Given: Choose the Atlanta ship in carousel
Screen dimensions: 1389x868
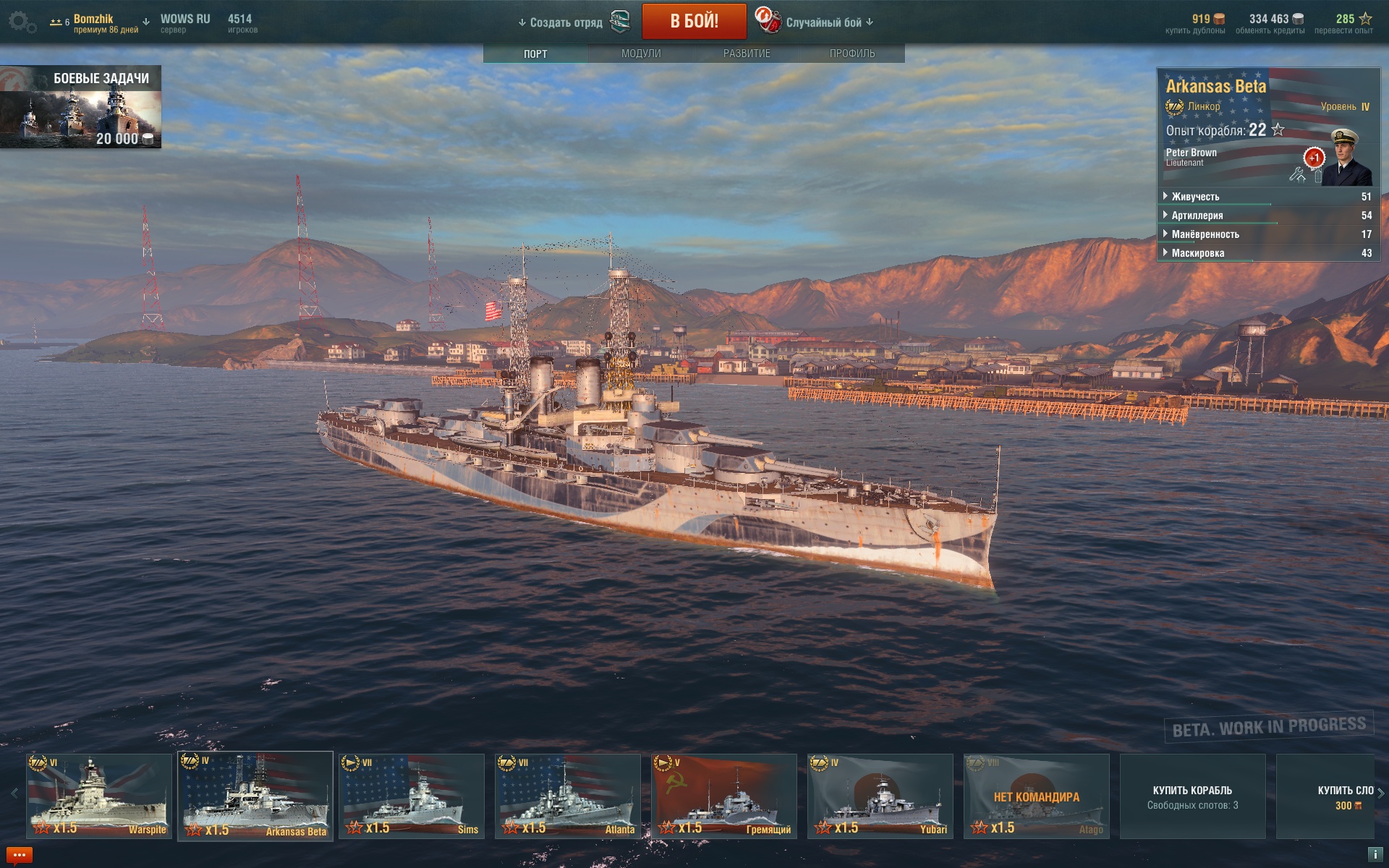Looking at the screenshot, I should (568, 796).
